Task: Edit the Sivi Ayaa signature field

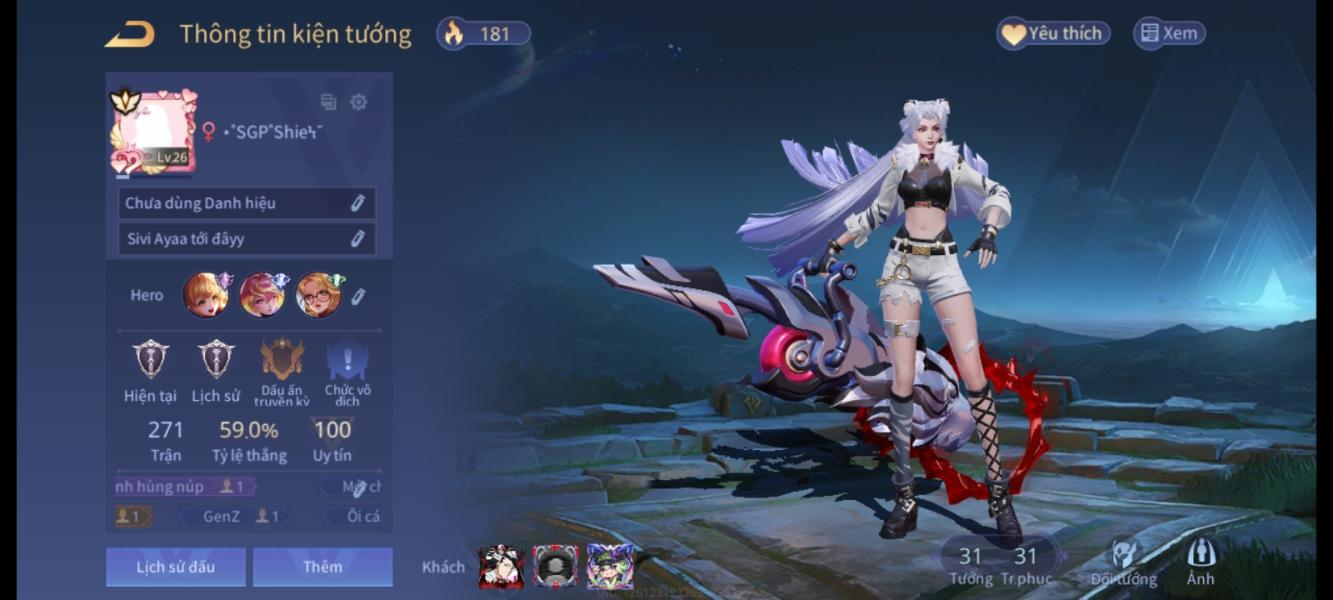Action: coord(357,239)
